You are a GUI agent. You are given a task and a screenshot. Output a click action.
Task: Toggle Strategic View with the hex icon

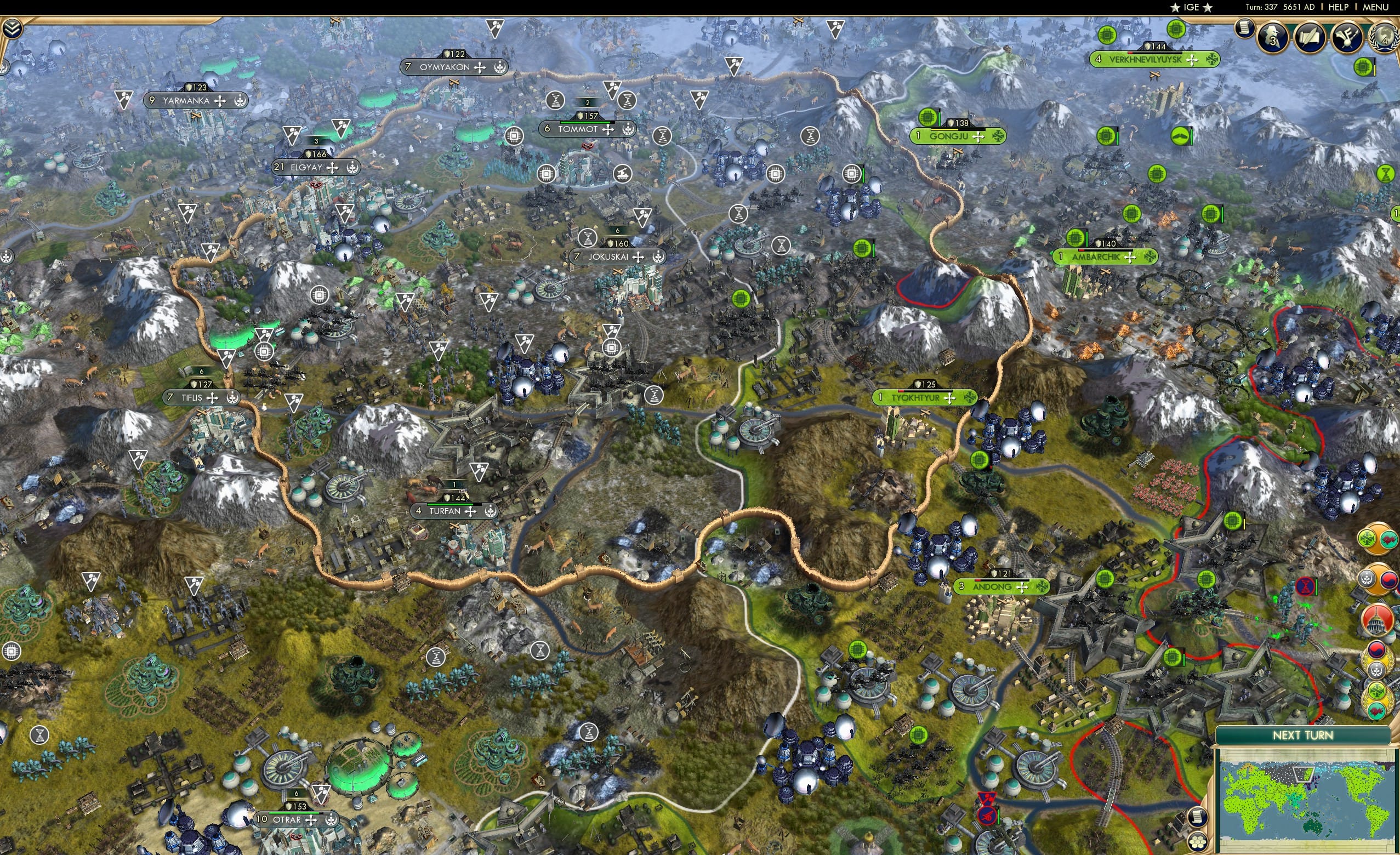tap(1197, 843)
